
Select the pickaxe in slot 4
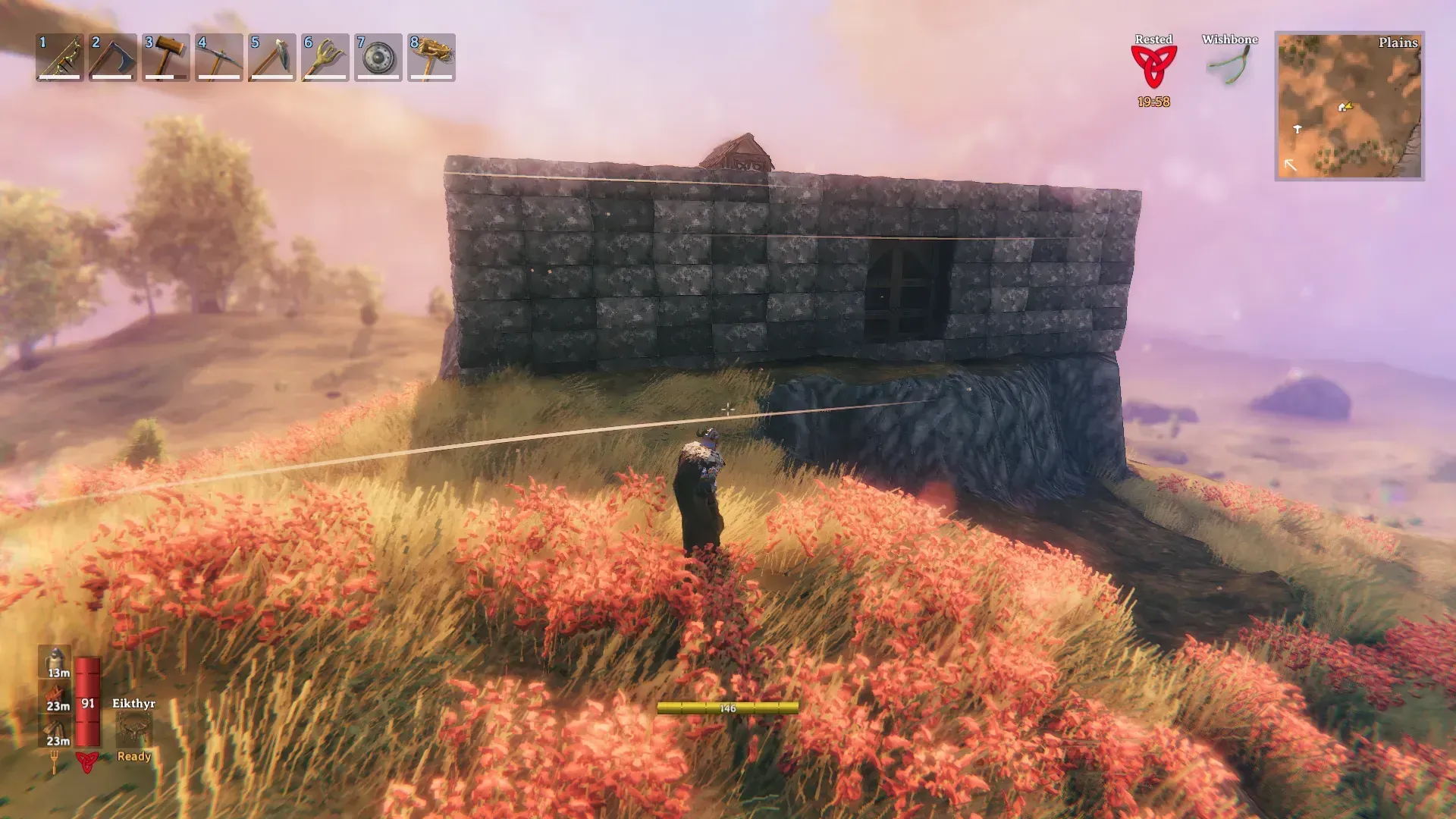tap(219, 57)
